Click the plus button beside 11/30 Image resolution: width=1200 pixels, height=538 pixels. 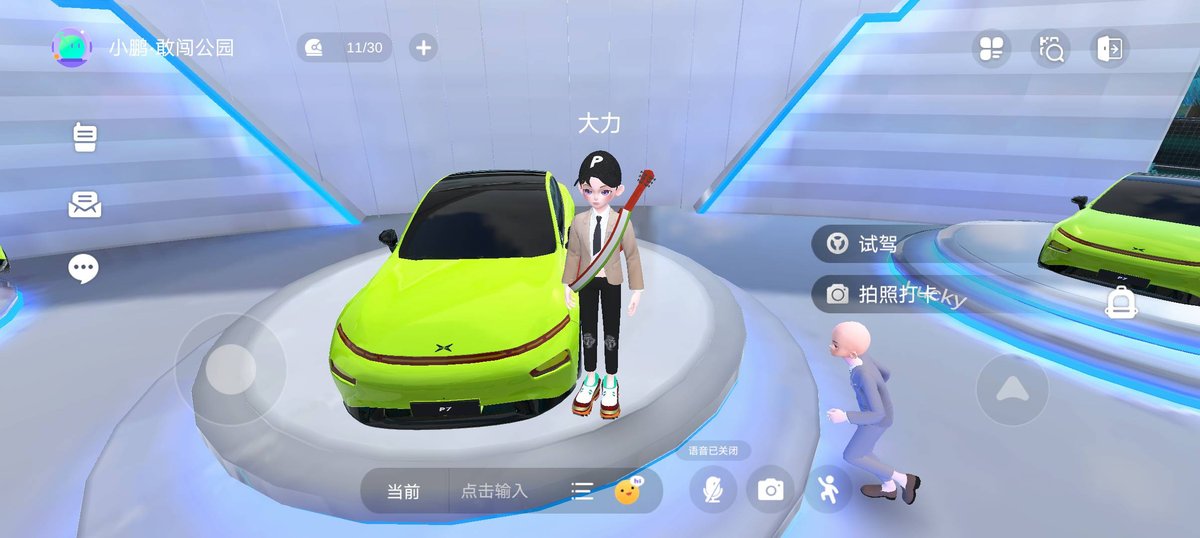click(x=423, y=47)
